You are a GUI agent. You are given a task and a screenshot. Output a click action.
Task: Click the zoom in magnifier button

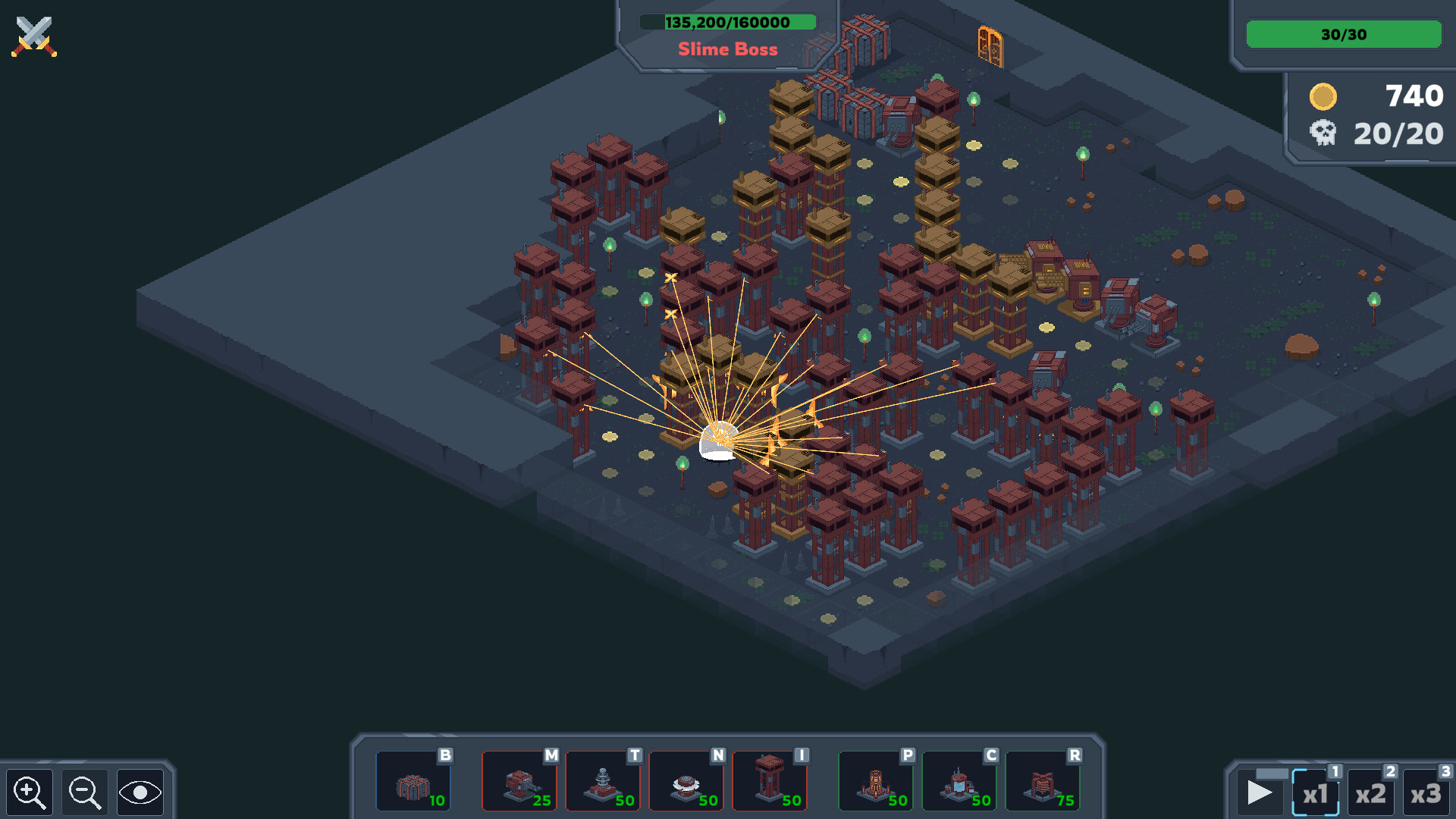click(30, 792)
